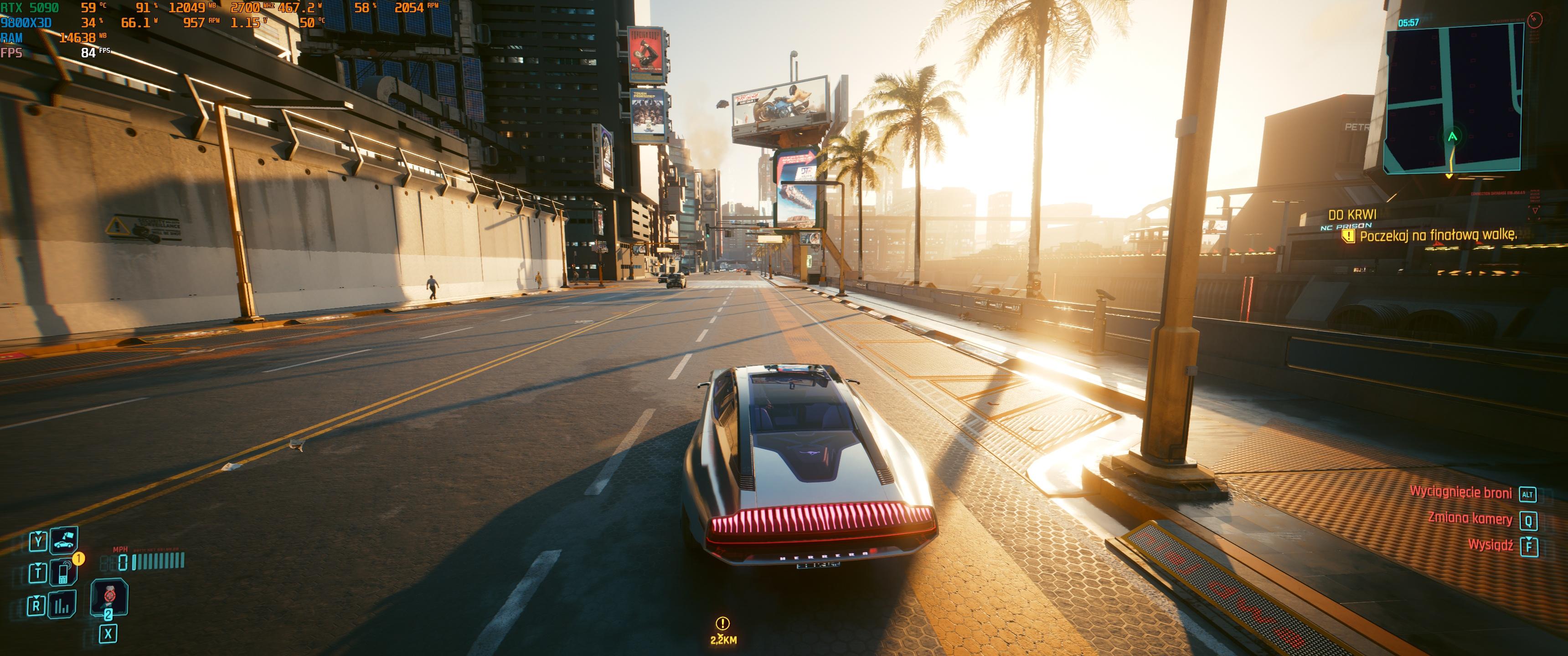Select the vehicle call icon
This screenshot has height=656, width=1568.
(63, 541)
